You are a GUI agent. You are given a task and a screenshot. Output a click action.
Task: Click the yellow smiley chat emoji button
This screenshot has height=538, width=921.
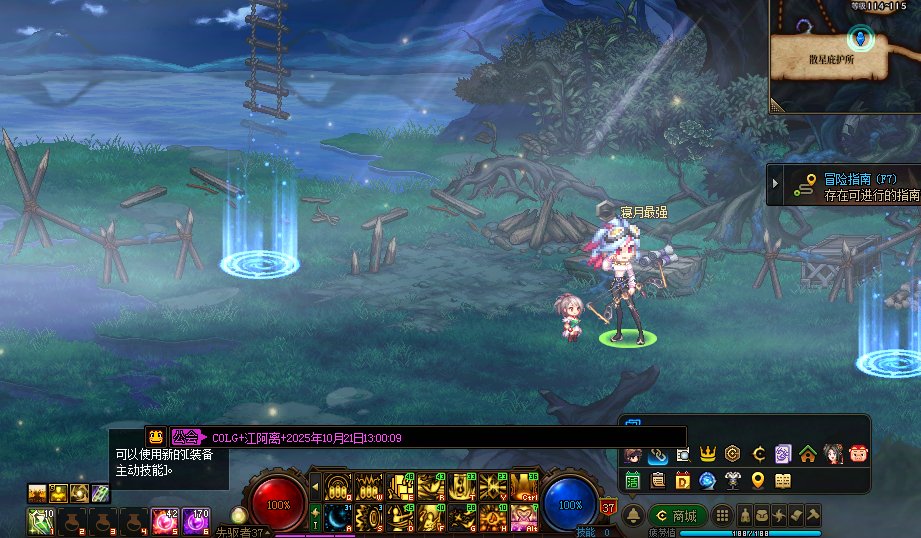pos(156,437)
